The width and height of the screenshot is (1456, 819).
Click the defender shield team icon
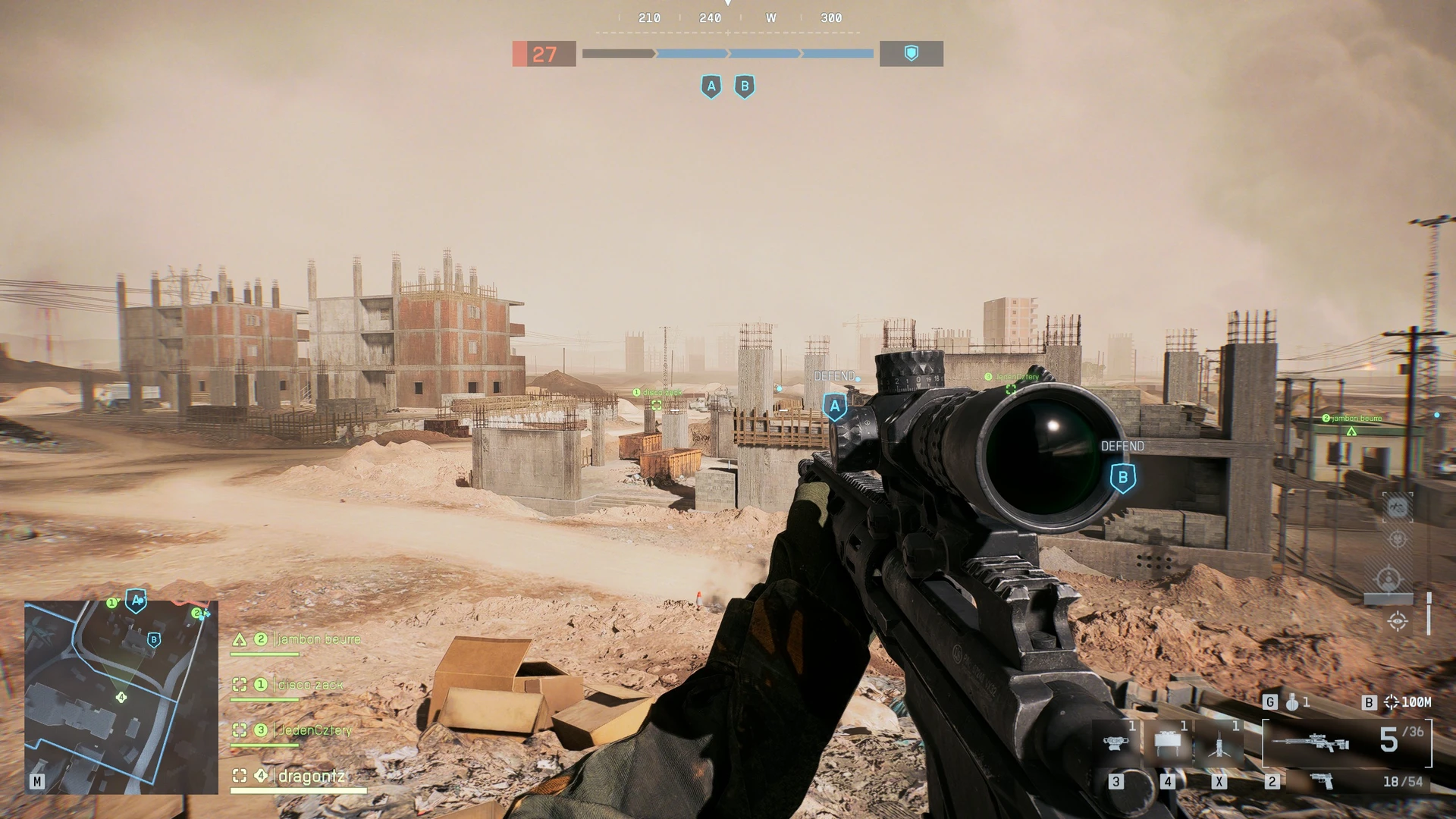[912, 53]
